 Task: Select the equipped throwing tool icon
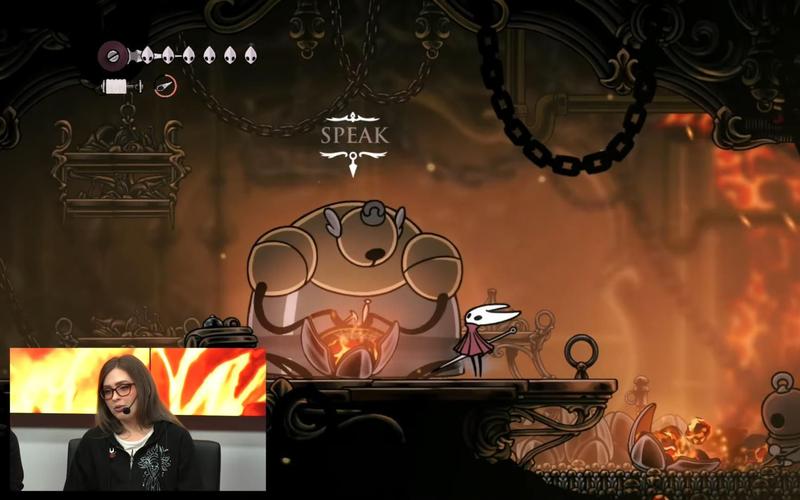166,86
